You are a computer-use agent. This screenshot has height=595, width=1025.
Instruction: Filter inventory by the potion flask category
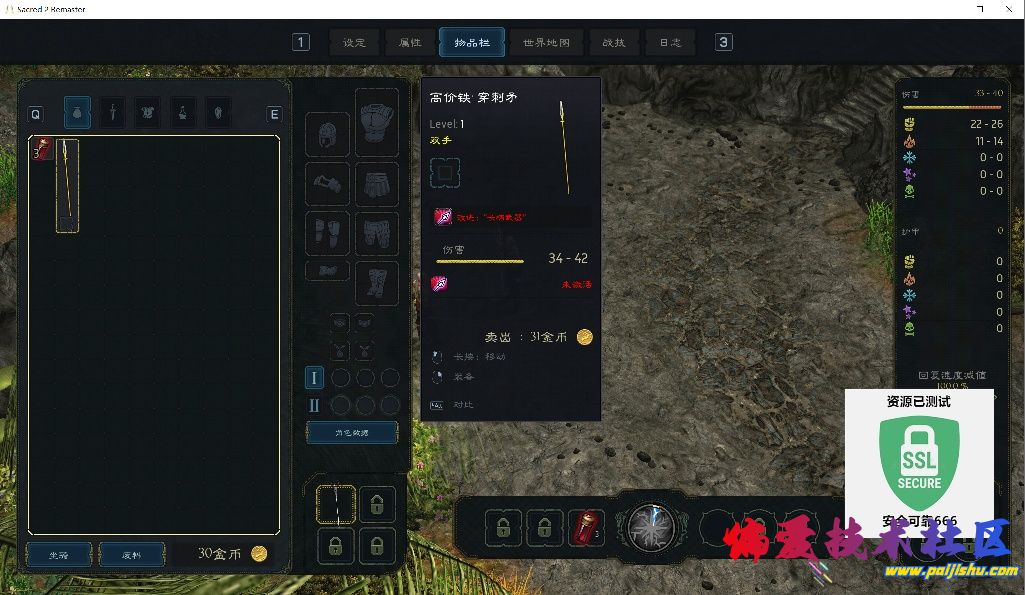[x=183, y=113]
